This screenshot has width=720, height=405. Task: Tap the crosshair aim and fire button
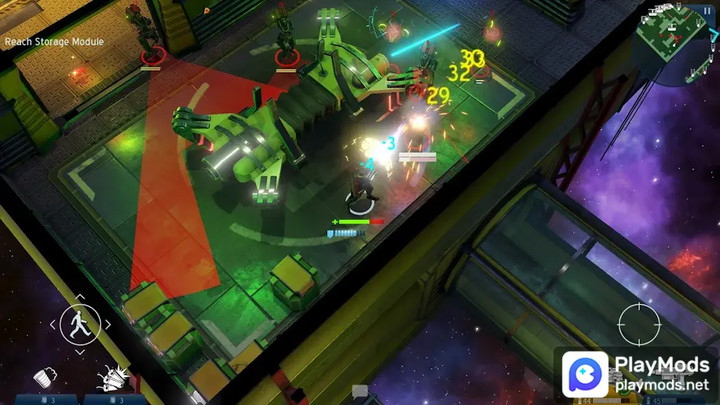click(x=638, y=324)
